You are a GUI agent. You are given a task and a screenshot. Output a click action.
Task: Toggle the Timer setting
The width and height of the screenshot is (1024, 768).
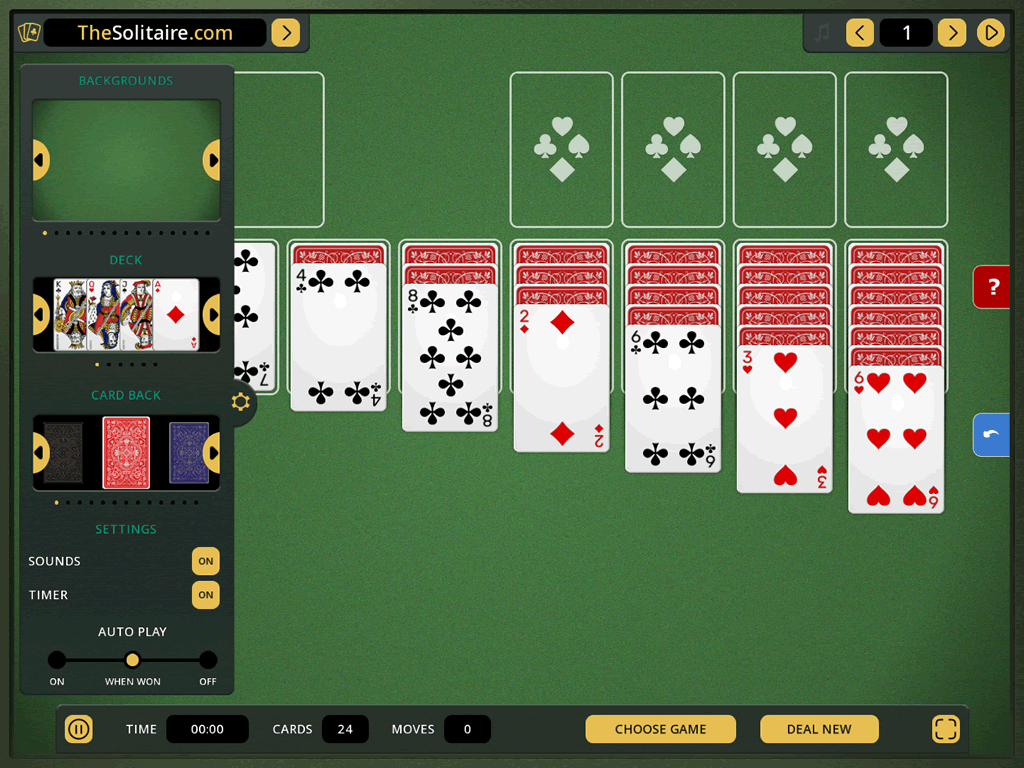(x=205, y=595)
